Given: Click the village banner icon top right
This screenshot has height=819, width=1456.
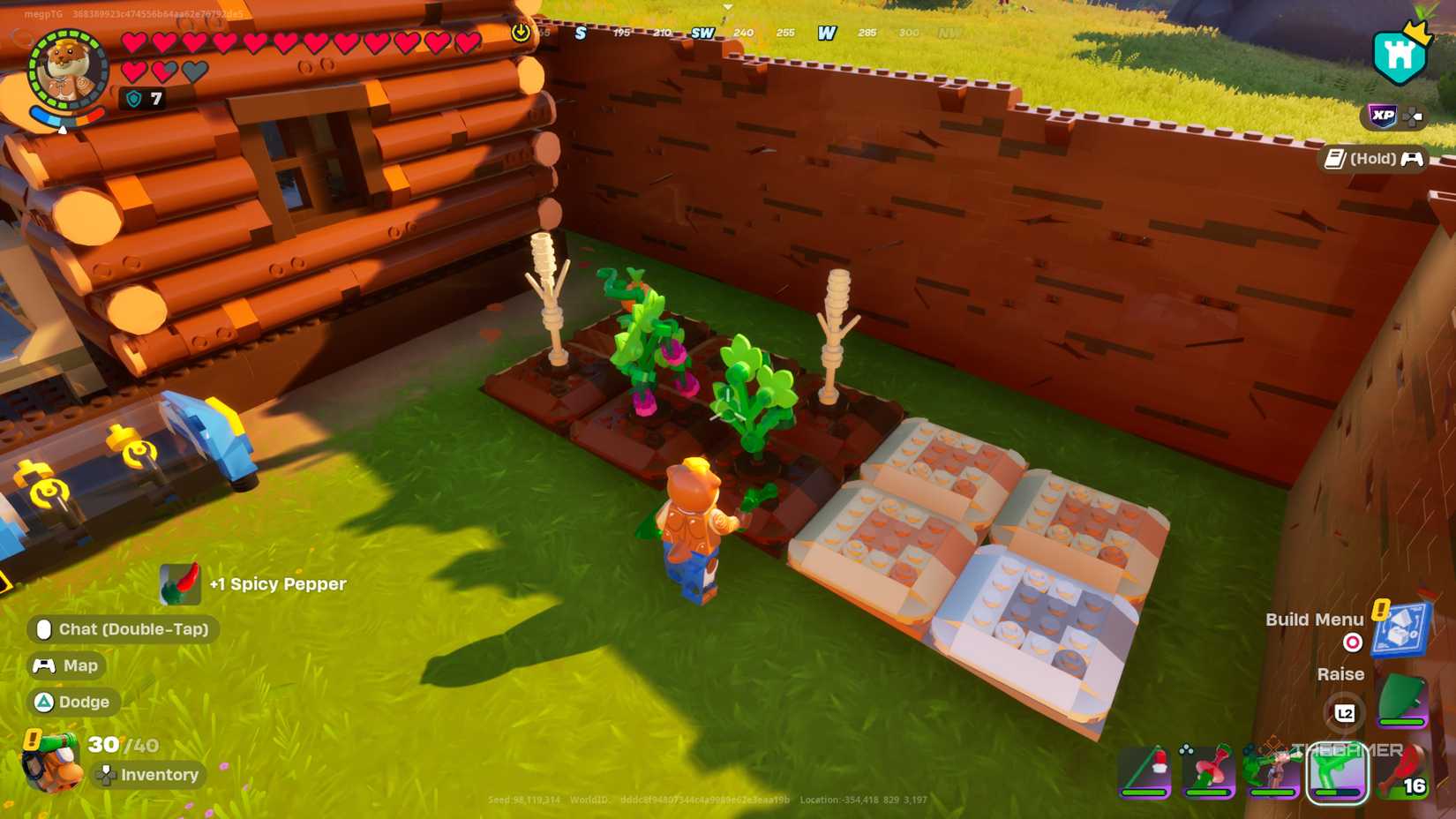Looking at the screenshot, I should point(1397,55).
